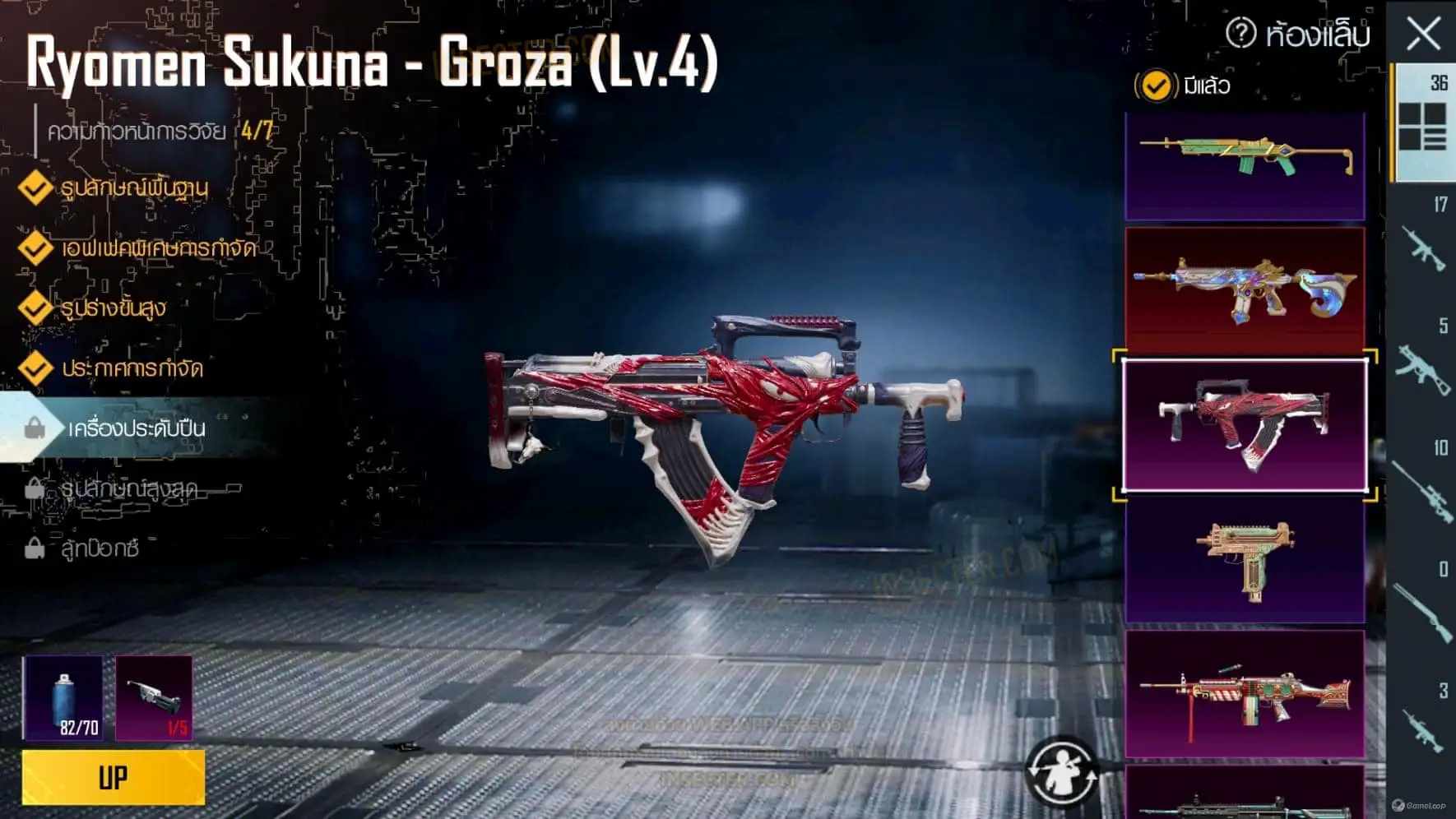Click the weapon part material slot showing 1/5
Screen dimensions: 1456x819
click(x=154, y=698)
